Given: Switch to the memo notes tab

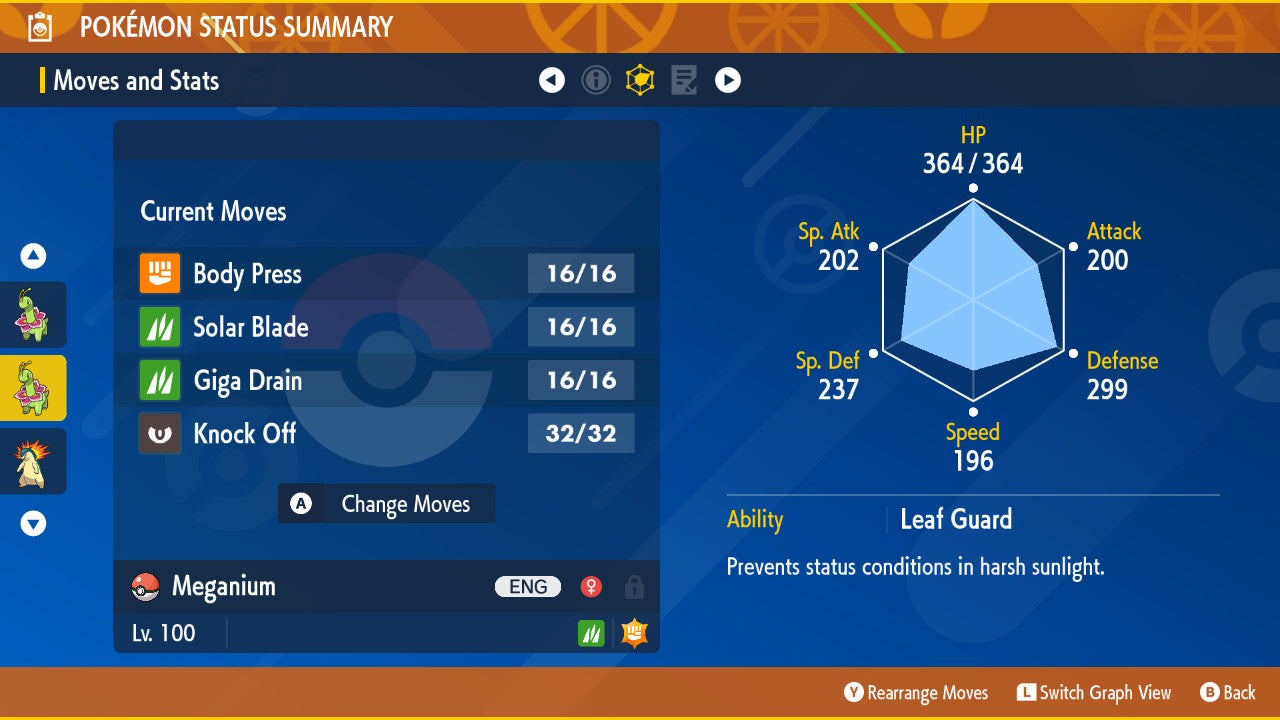Looking at the screenshot, I should (x=684, y=80).
